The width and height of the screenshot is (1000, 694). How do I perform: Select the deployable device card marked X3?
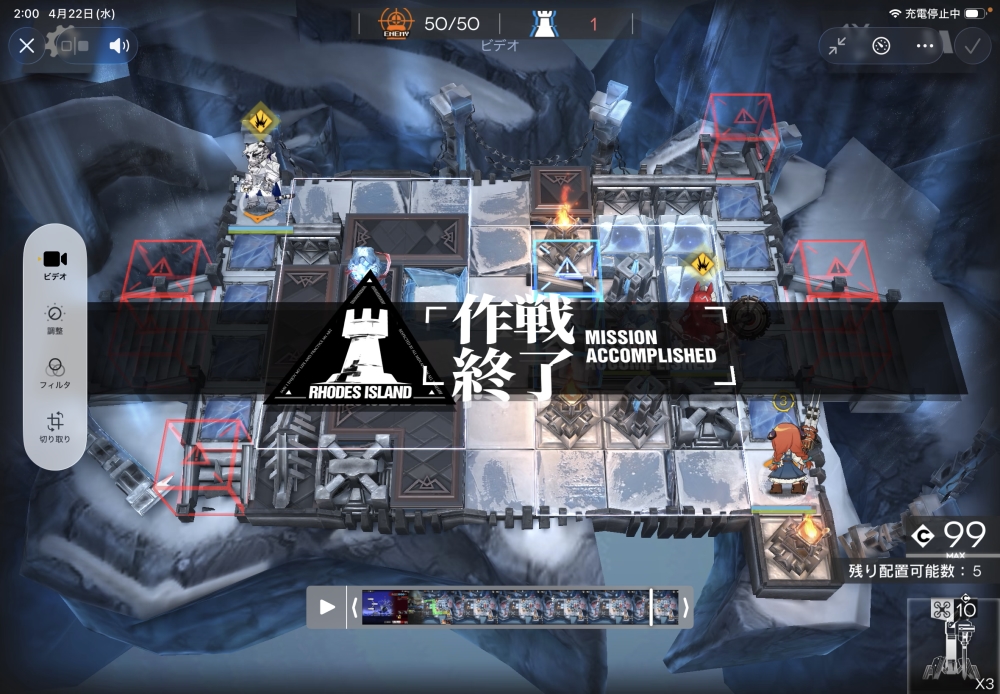coord(953,645)
